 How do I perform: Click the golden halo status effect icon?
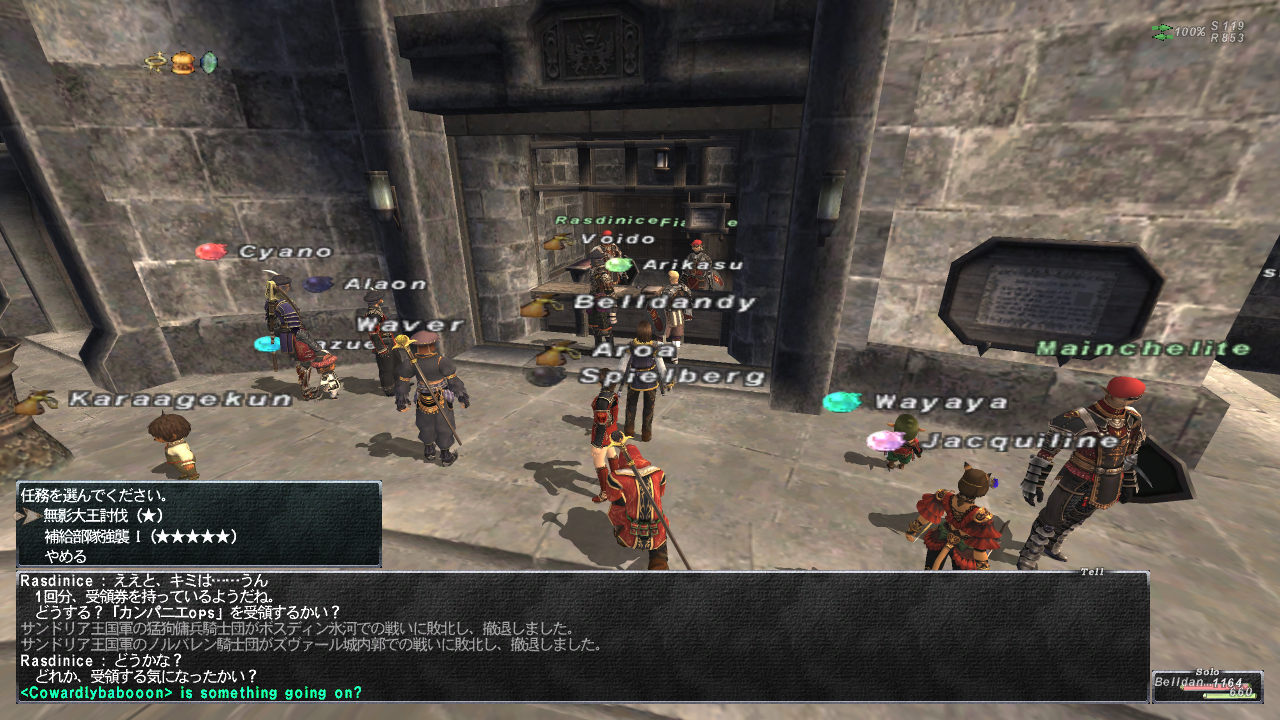156,63
